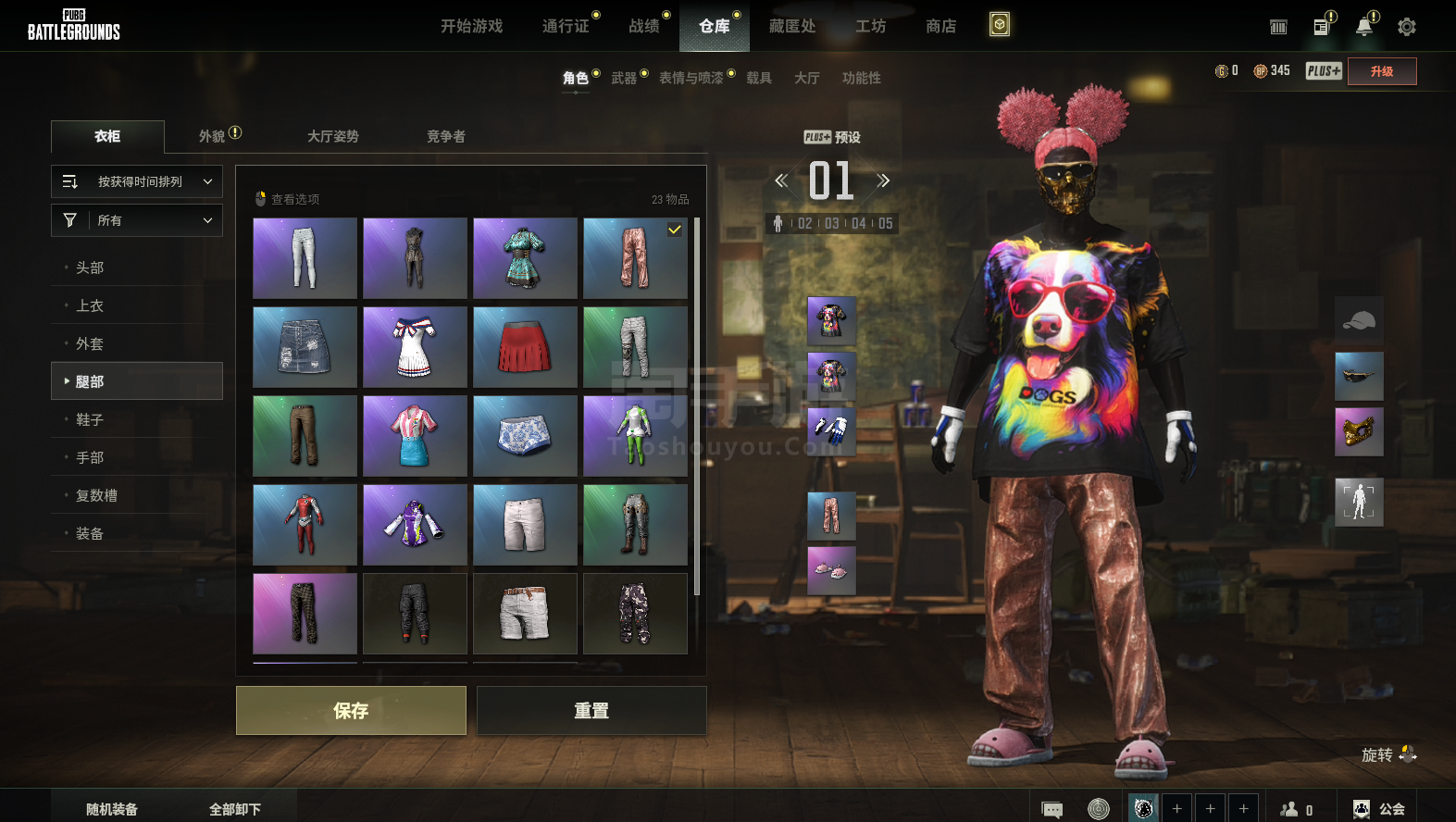Click the 升级 upgrade button
Image resolution: width=1456 pixels, height=822 pixels.
pyautogui.click(x=1382, y=71)
